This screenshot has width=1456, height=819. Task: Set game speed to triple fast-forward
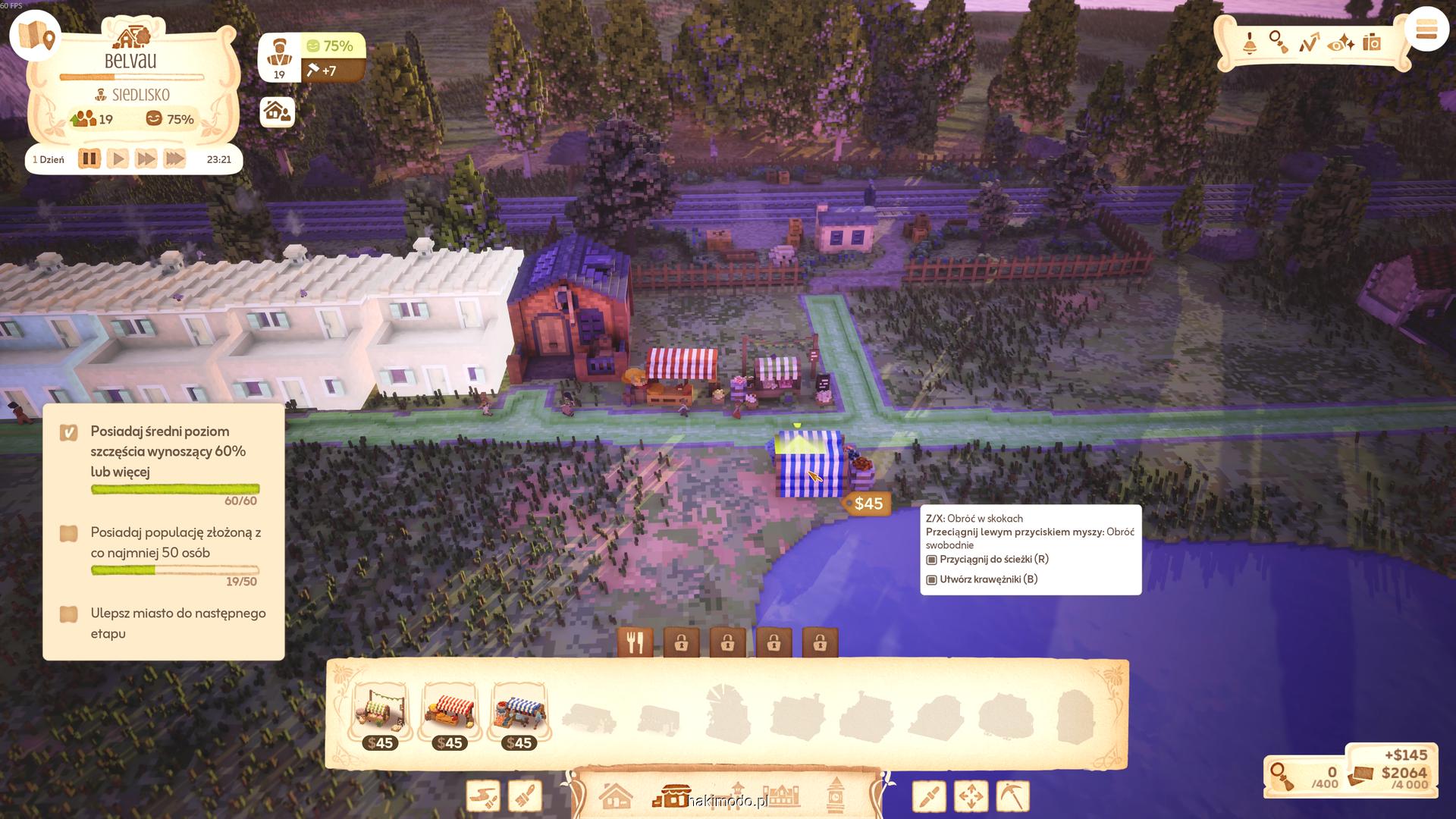174,159
